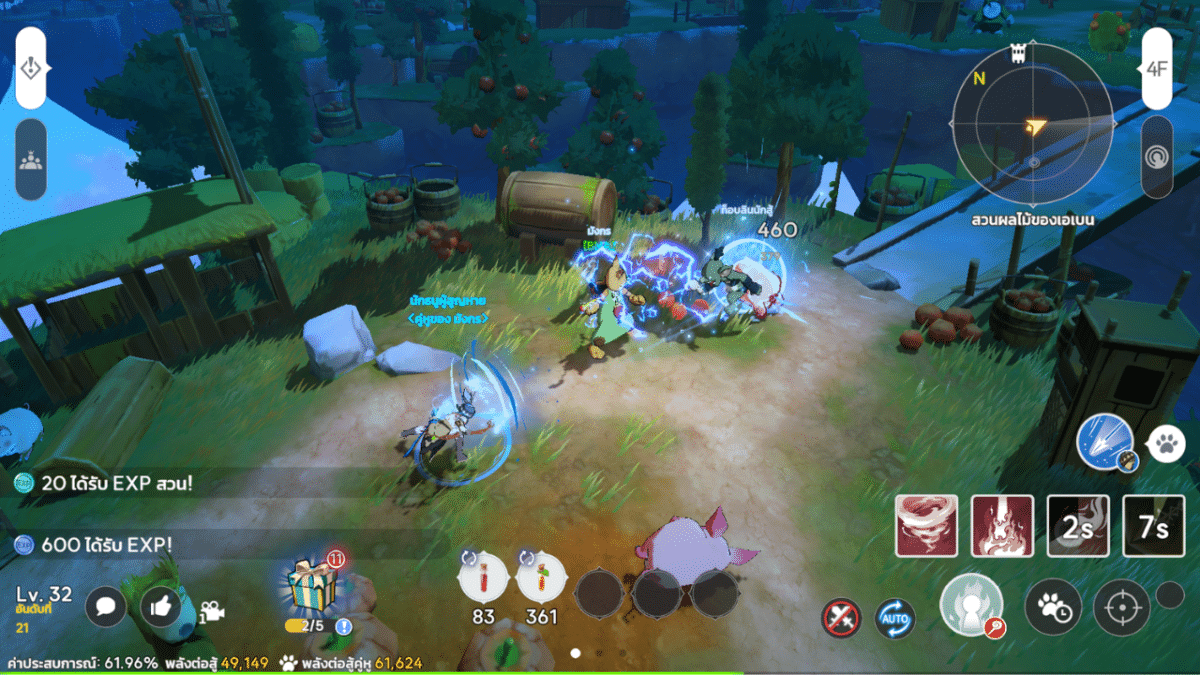Toggle AUTO battle mode
This screenshot has width=1200, height=675.
pyautogui.click(x=894, y=618)
